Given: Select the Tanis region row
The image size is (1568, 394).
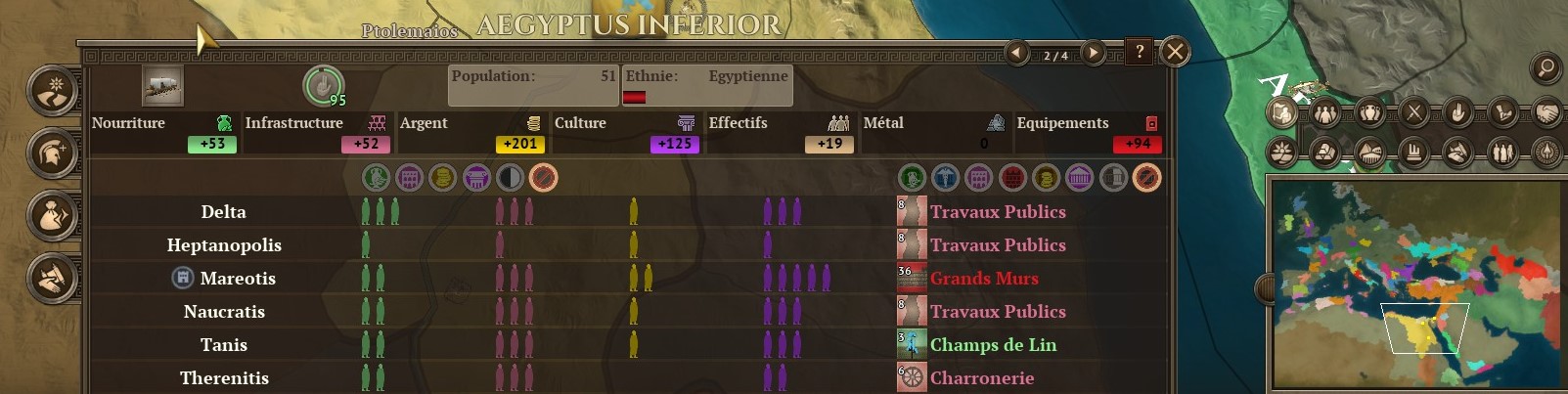Looking at the screenshot, I should click(x=223, y=345).
